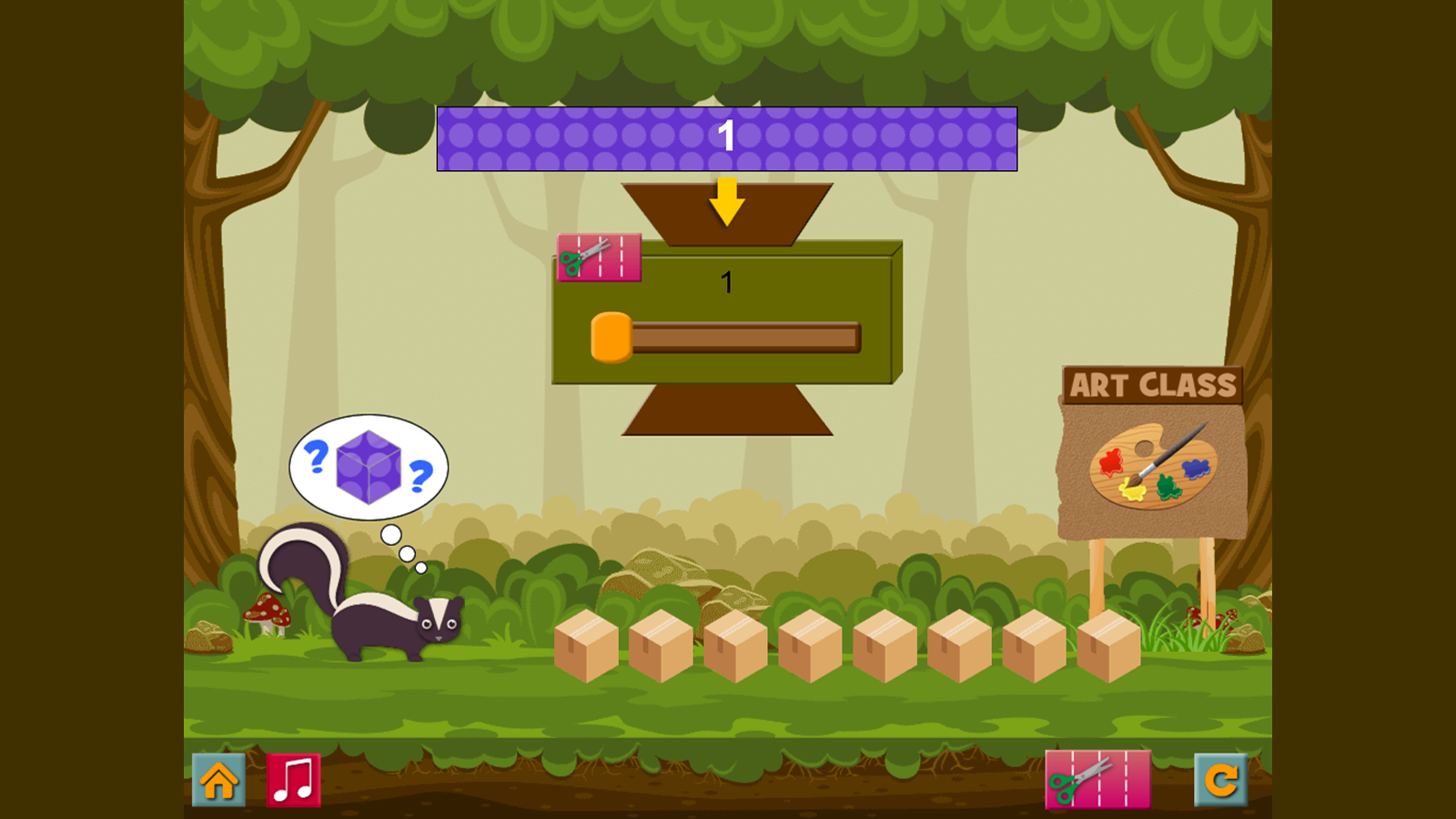The image size is (1456, 819).
Task: Click the green paint blob on the palette
Action: point(1168,486)
